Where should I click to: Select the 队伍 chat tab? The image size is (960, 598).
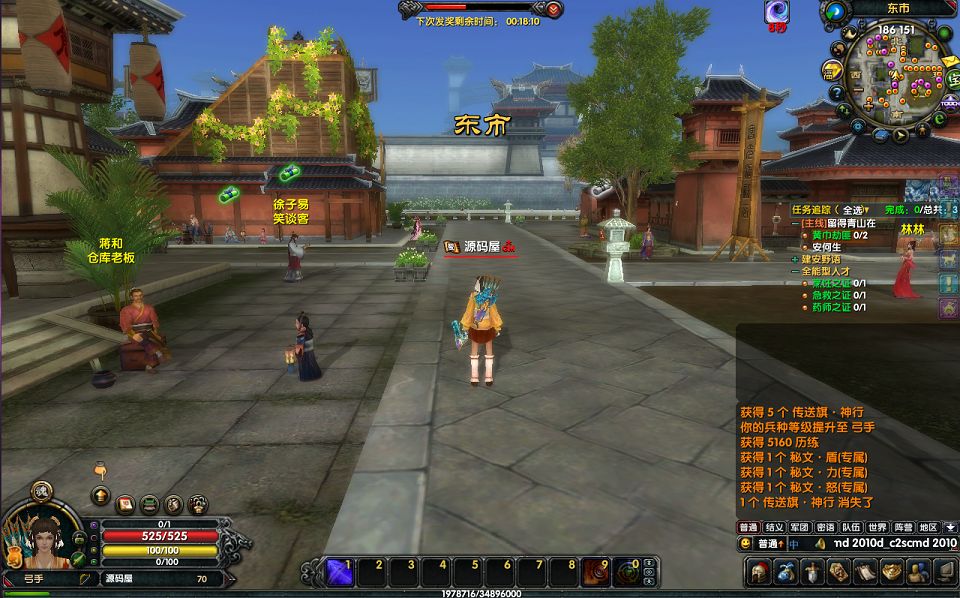click(x=851, y=527)
